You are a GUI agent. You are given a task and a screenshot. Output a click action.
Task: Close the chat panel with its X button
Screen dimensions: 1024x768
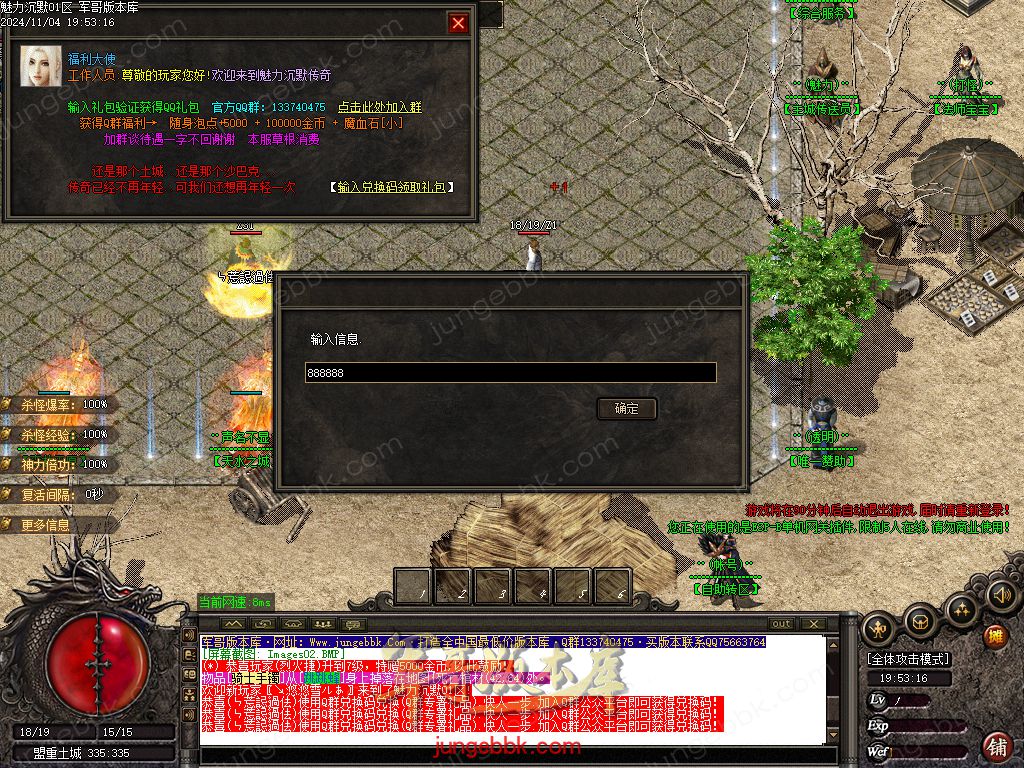[813, 624]
